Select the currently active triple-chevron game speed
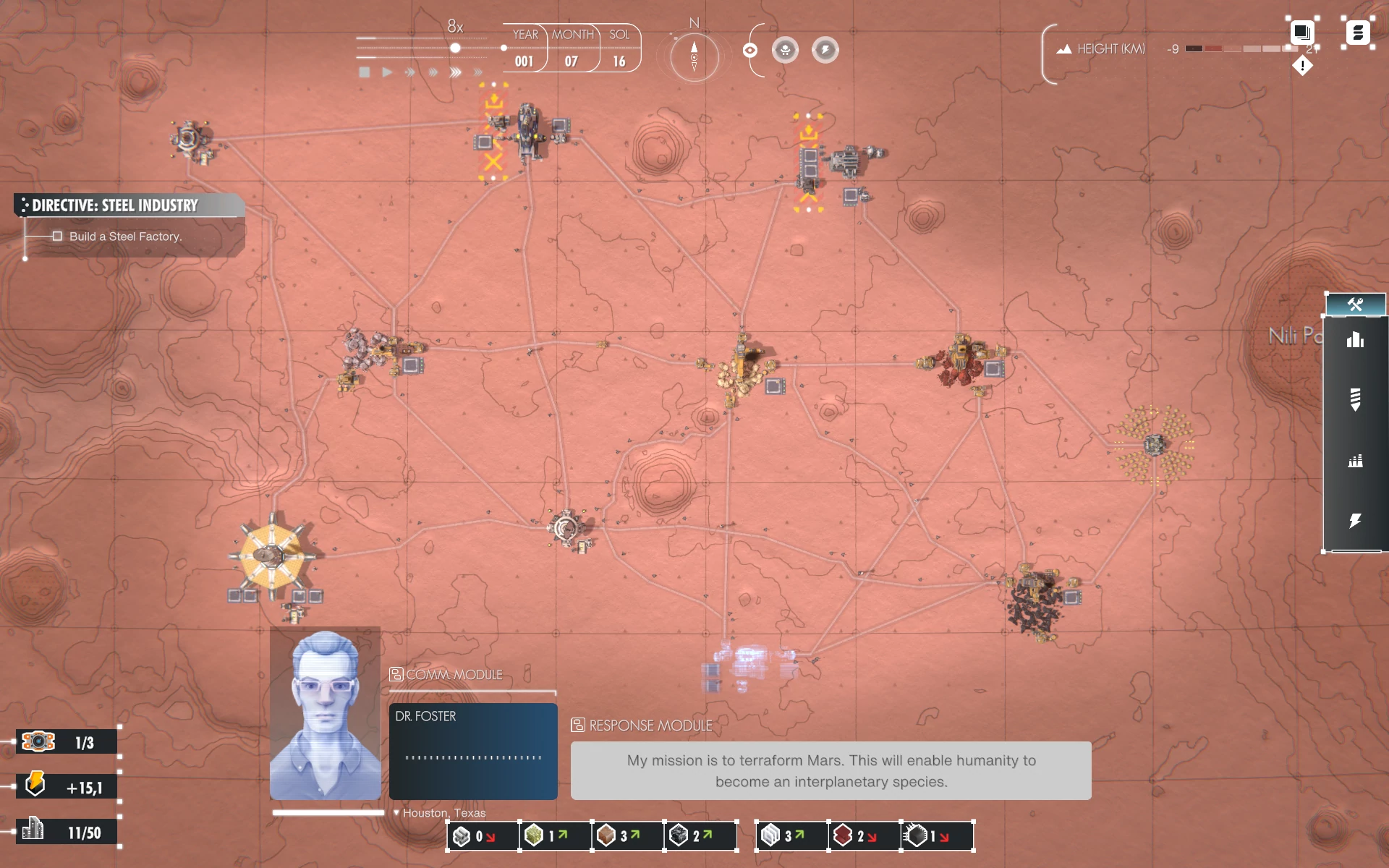The height and width of the screenshot is (868, 1389). (455, 72)
